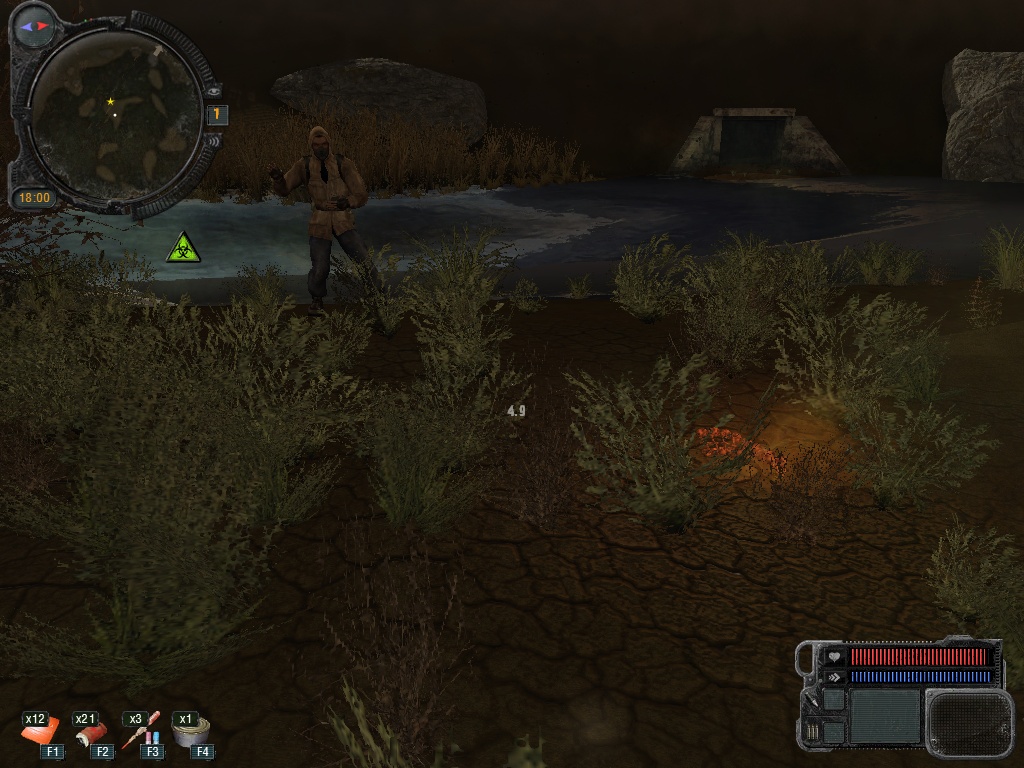Screen dimensions: 1024x768
Task: Click the eye visibility icon beside the minimap
Action: (213, 90)
